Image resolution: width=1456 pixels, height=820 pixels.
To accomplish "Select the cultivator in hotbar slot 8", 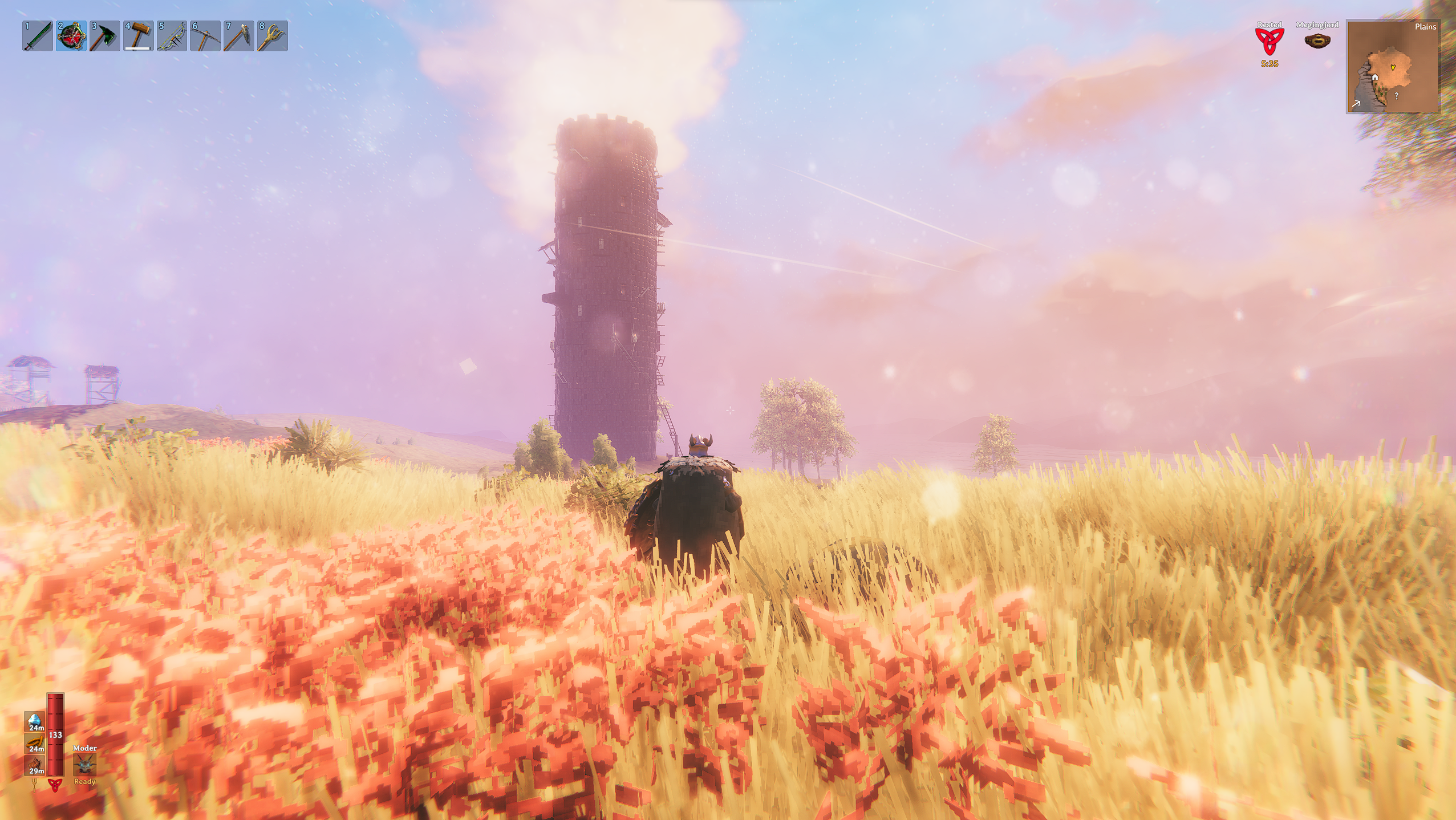I will (x=273, y=36).
